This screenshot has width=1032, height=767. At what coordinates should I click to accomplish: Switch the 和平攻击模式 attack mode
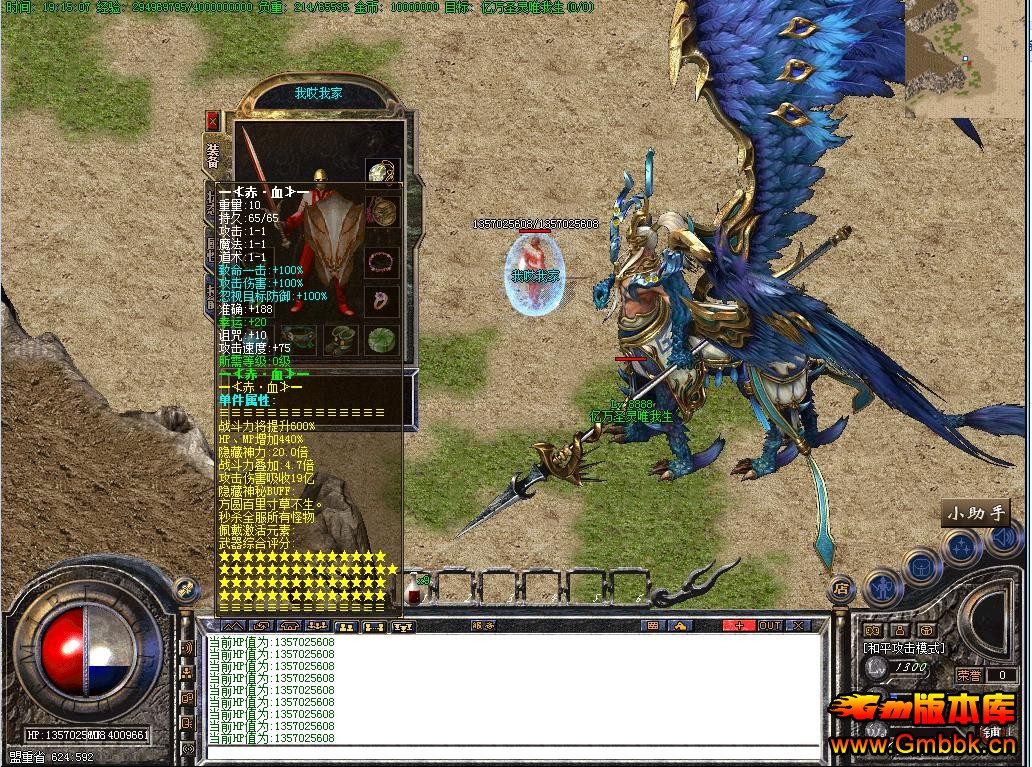pyautogui.click(x=905, y=648)
